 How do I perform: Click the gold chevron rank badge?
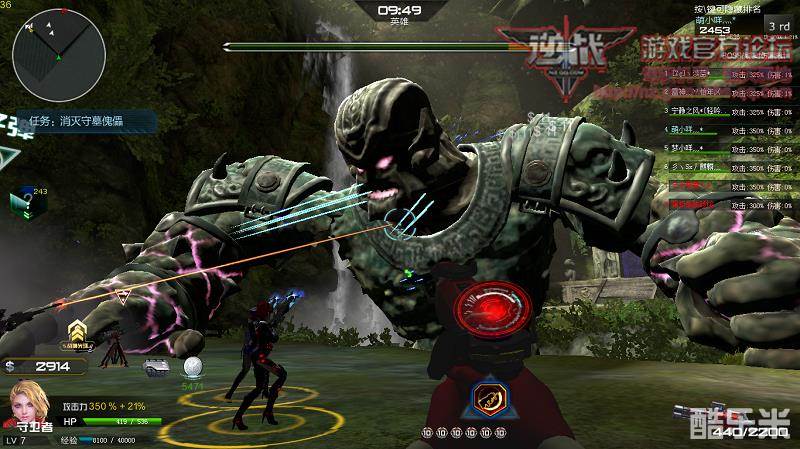[x=77, y=332]
